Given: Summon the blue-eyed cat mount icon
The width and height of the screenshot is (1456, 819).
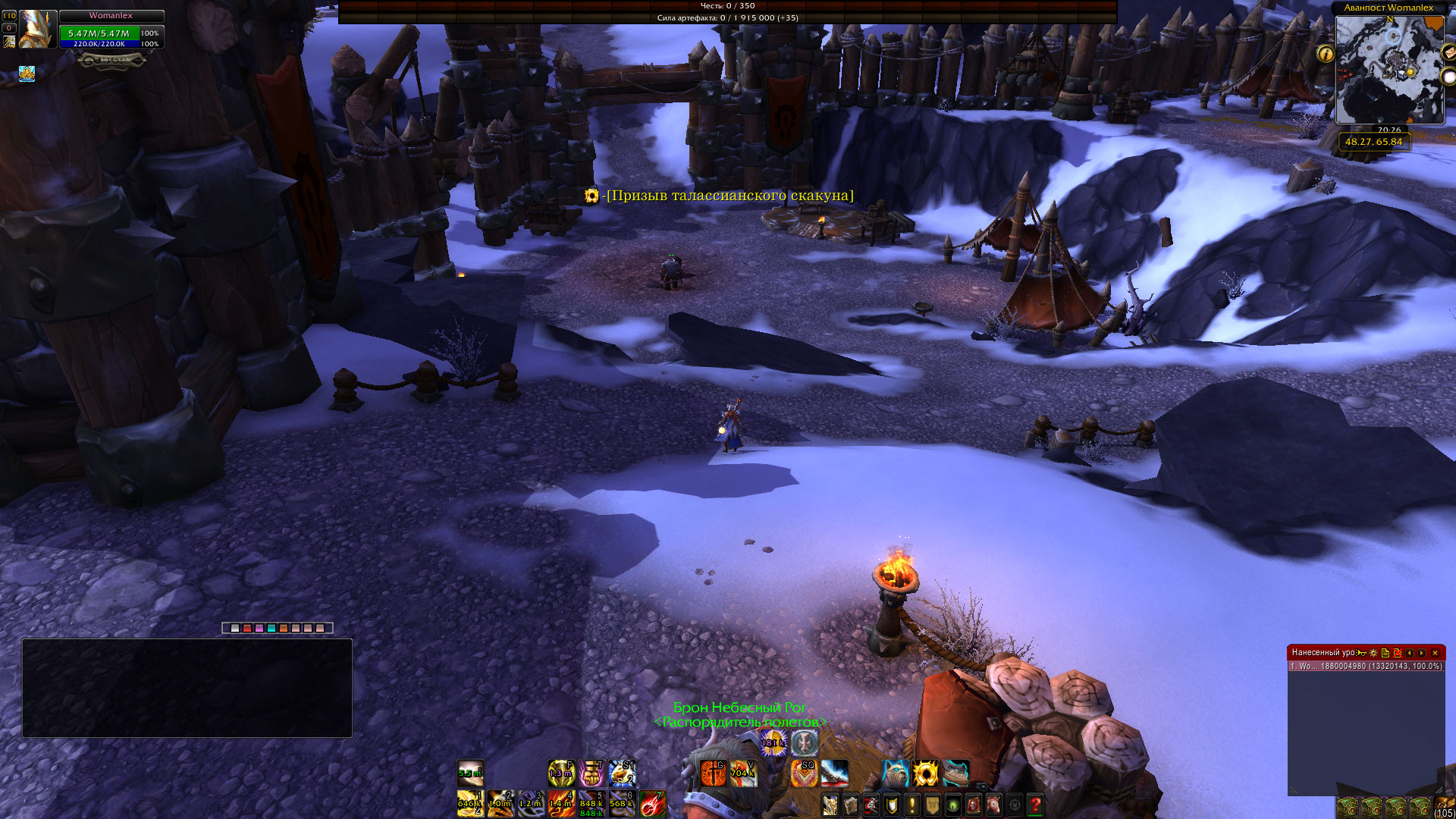Looking at the screenshot, I should point(895,773).
